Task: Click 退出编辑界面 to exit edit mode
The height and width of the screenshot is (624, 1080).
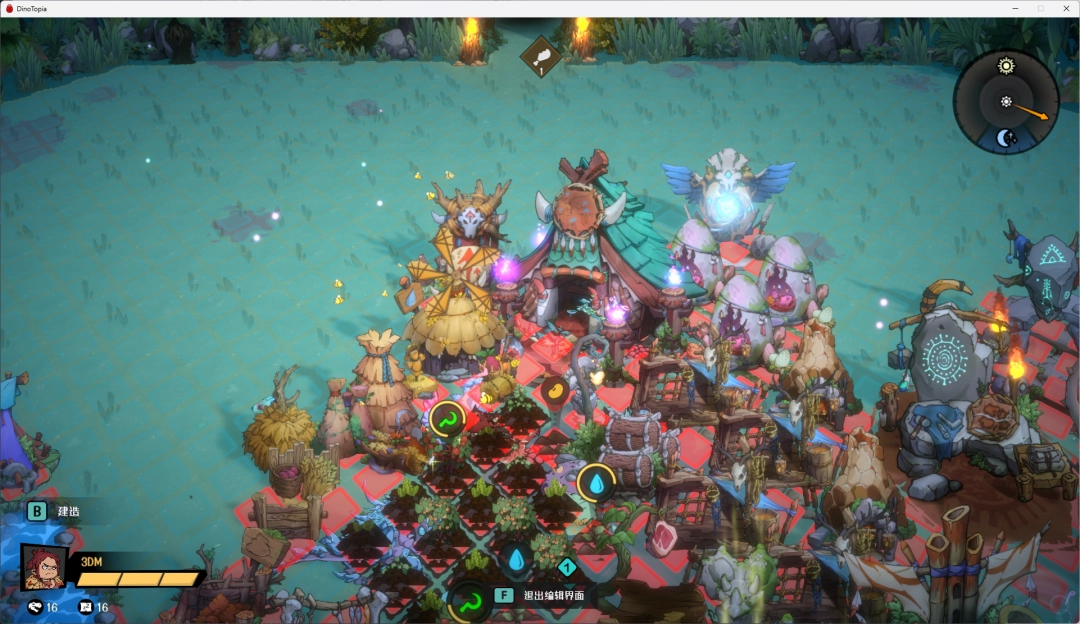Action: 553,595
